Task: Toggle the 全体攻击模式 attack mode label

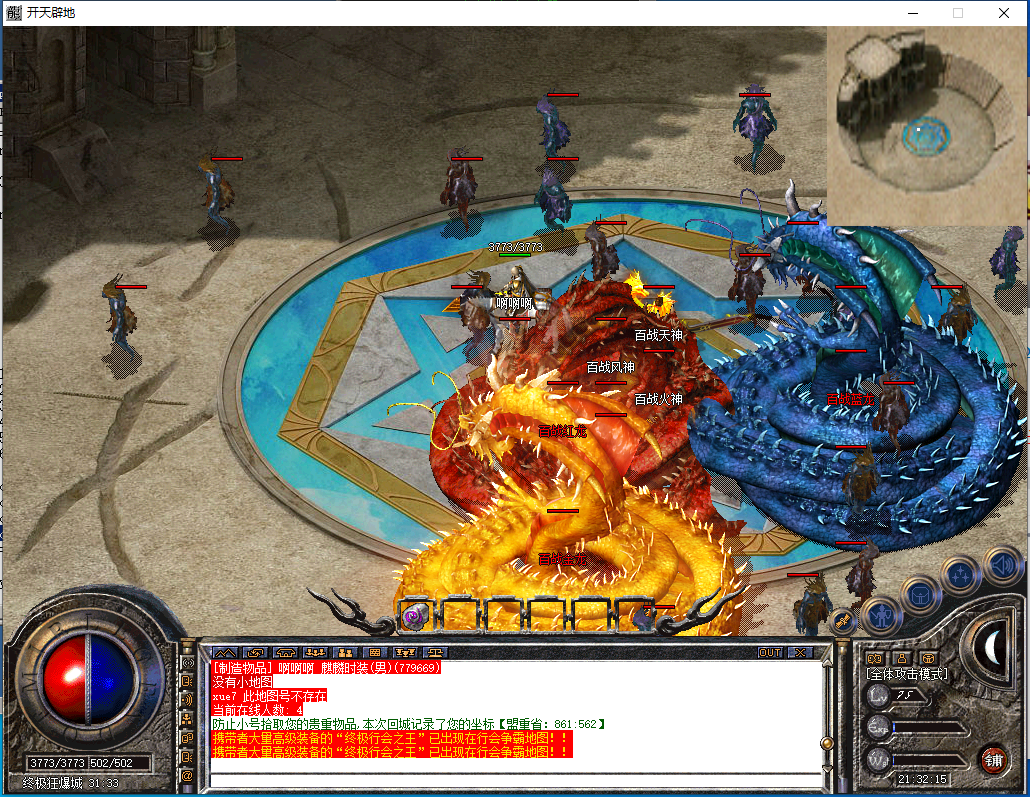Action: tap(906, 674)
